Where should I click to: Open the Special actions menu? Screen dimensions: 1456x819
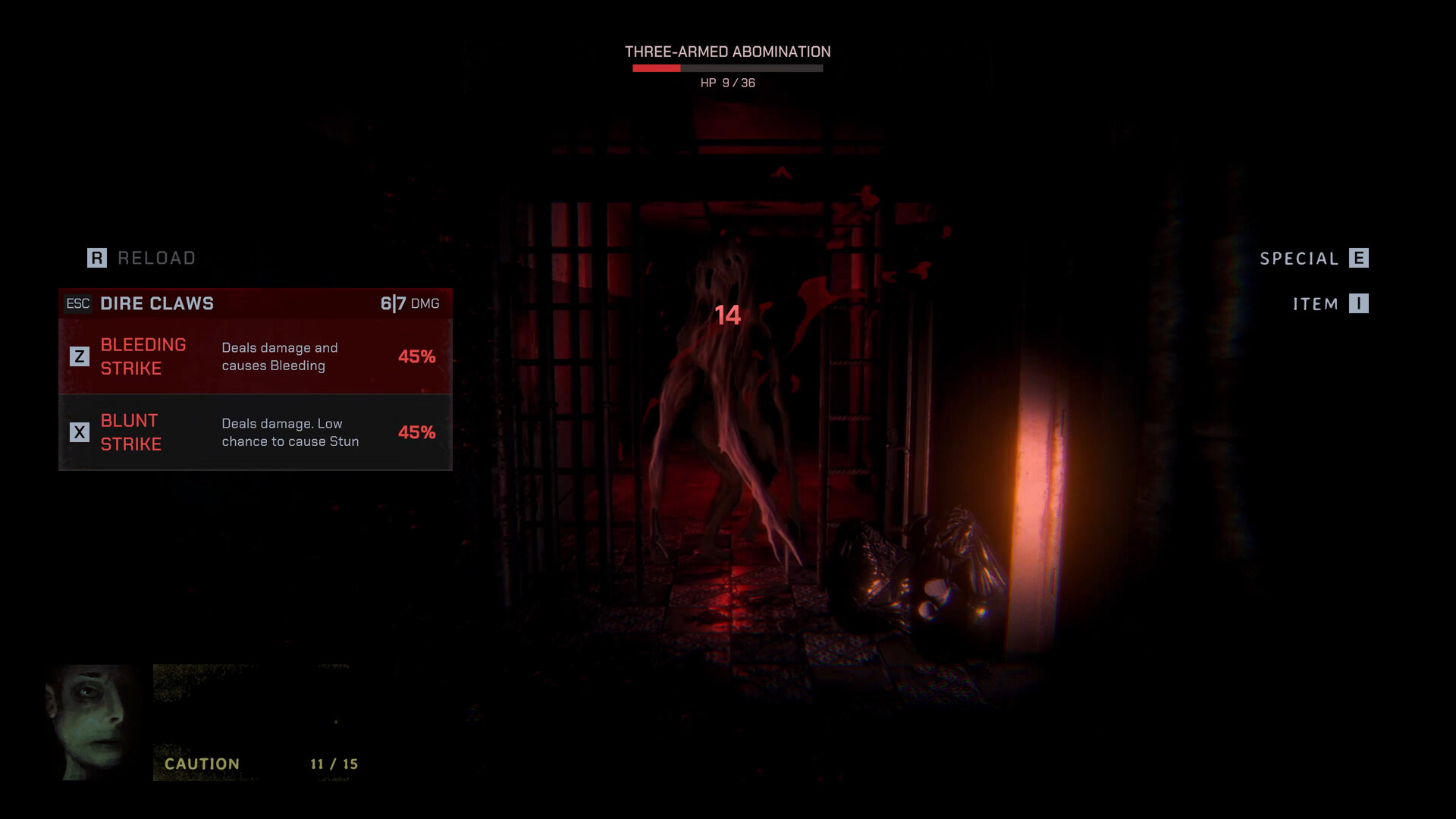coord(1313,259)
